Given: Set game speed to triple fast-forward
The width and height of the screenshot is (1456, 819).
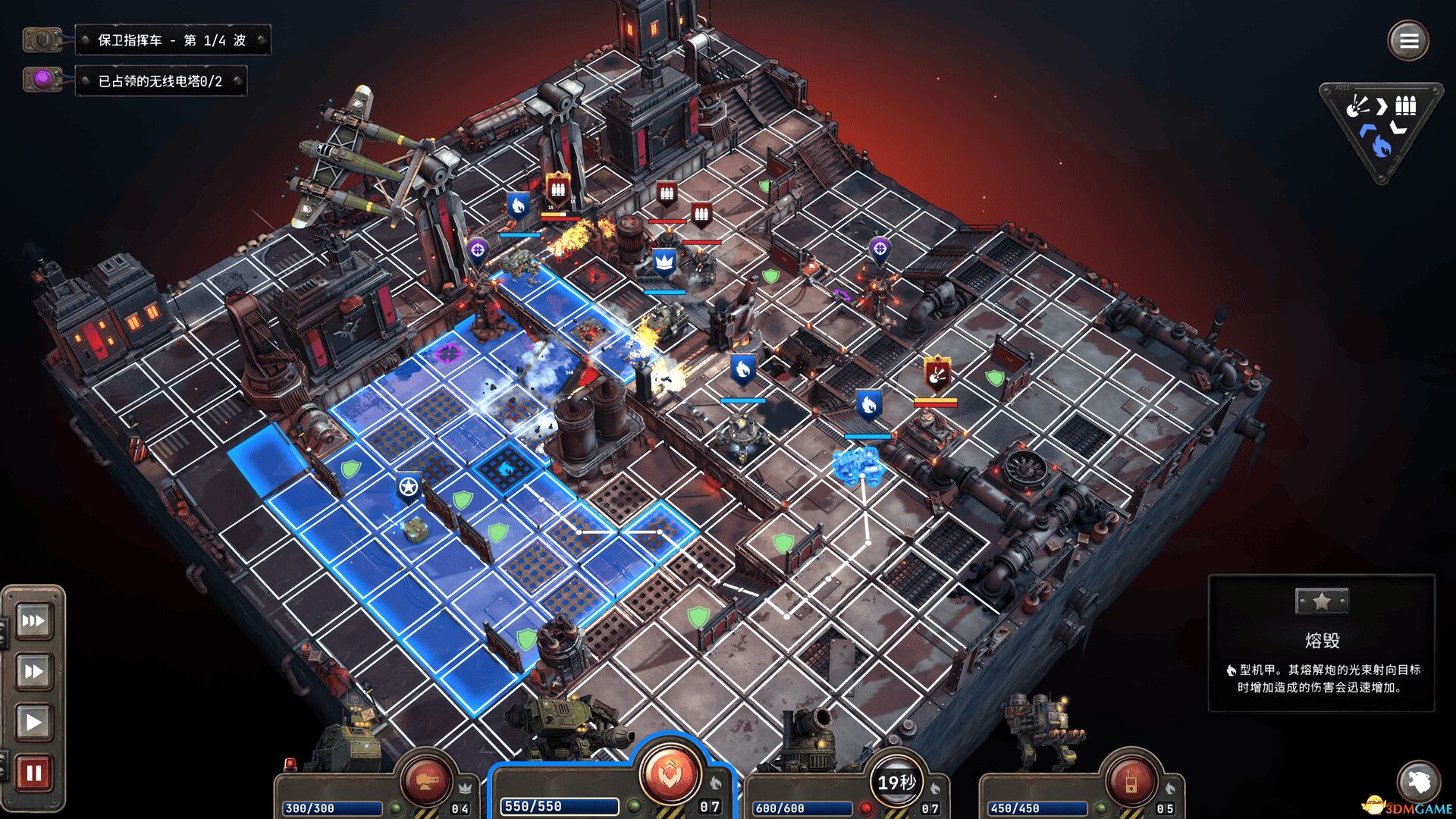Looking at the screenshot, I should pyautogui.click(x=33, y=621).
